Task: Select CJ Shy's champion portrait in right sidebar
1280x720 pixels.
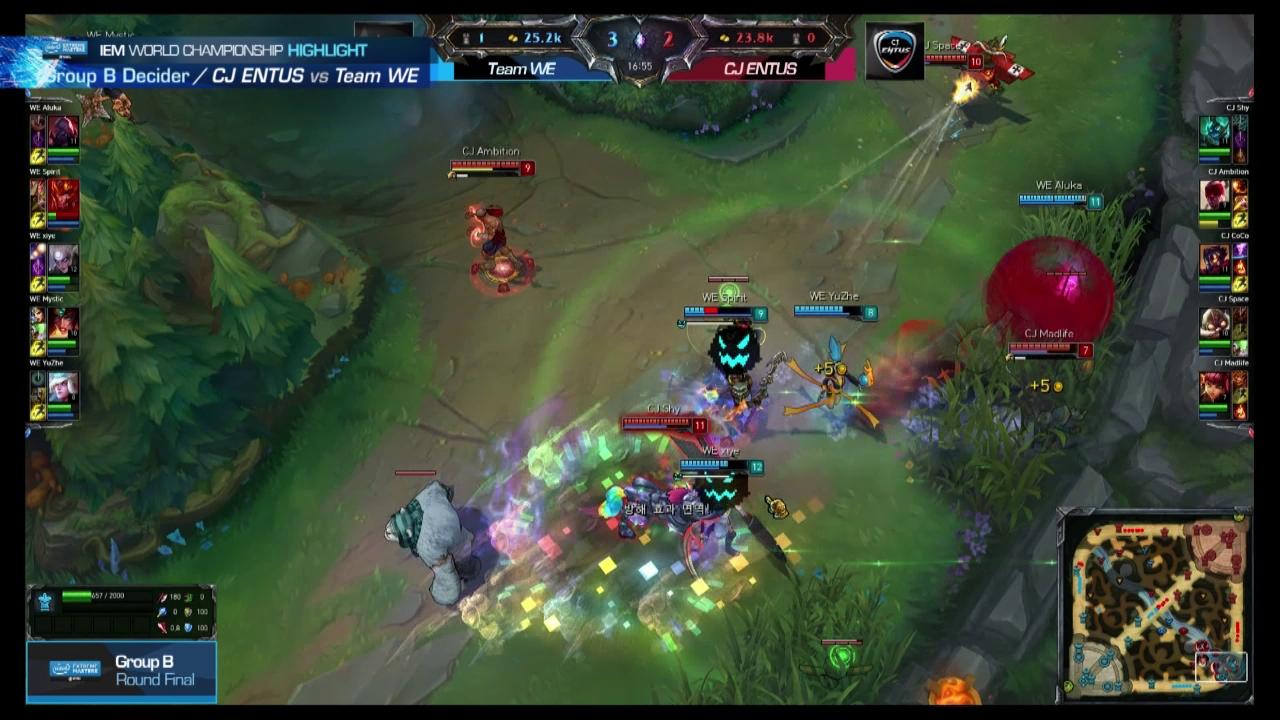Action: [x=1216, y=132]
